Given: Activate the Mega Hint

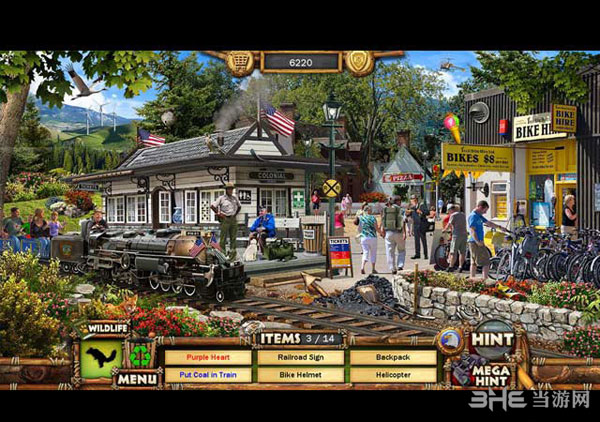Looking at the screenshot, I should click(x=492, y=371).
